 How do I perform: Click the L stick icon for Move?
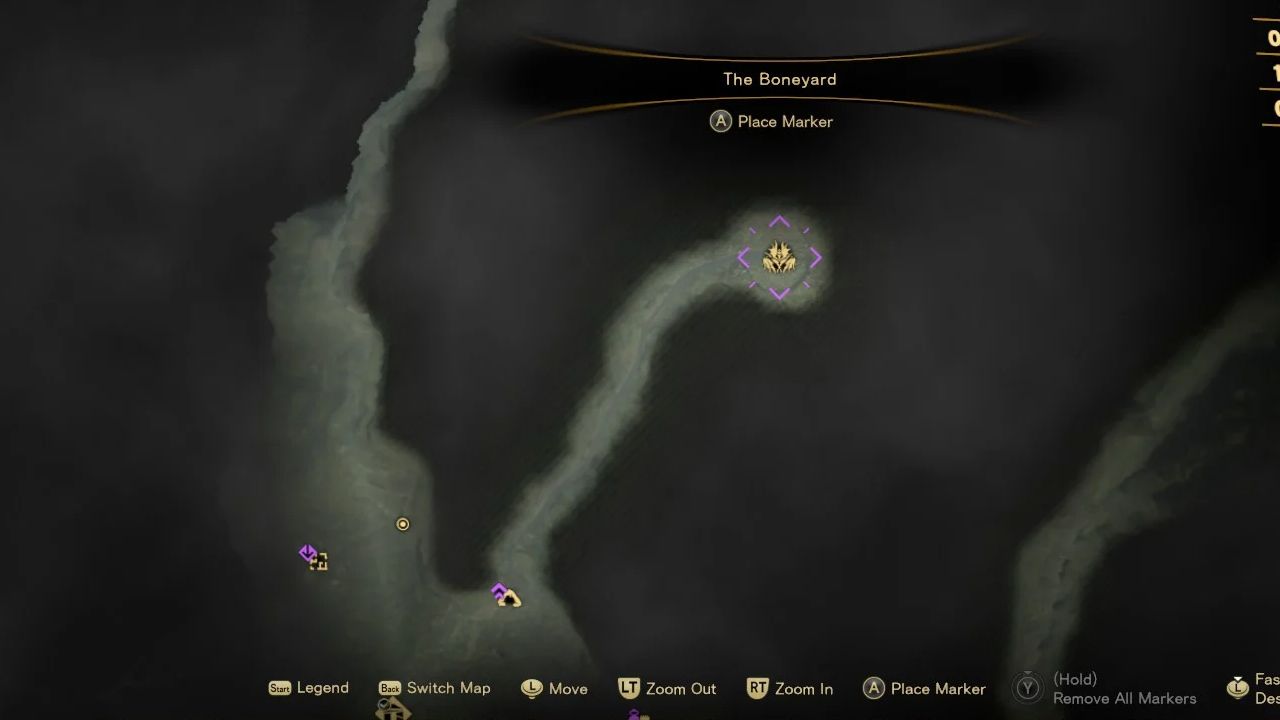pos(531,688)
